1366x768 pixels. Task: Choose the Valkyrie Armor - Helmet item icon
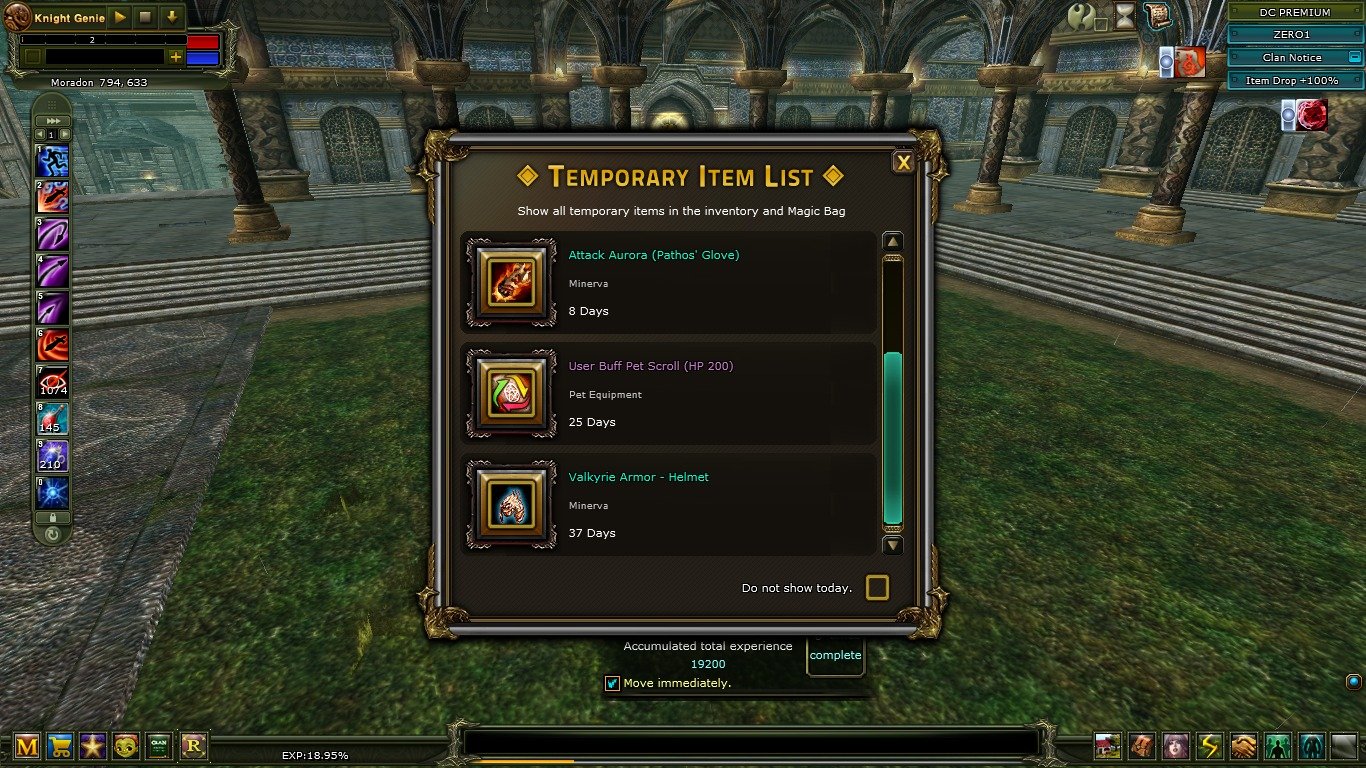click(x=511, y=505)
